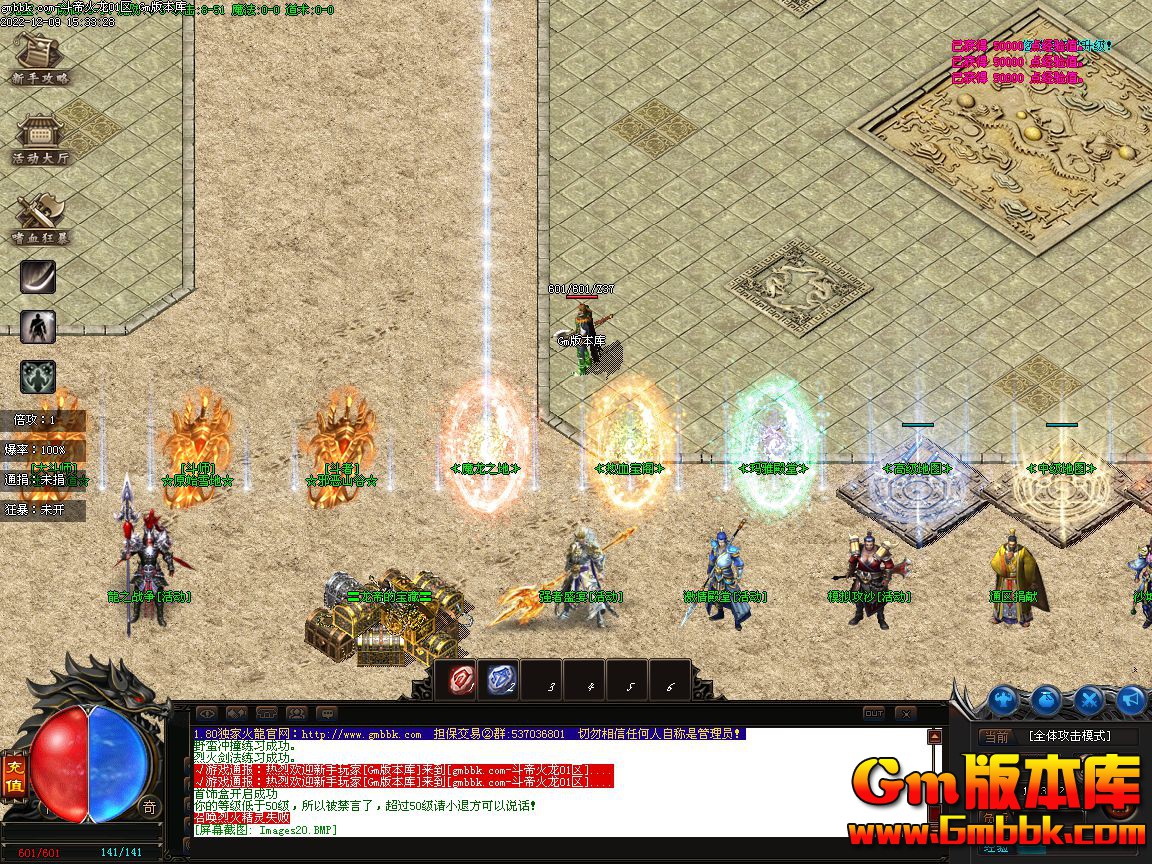Open the 活动大厅 activity hall
1152x864 pixels.
[x=40, y=138]
